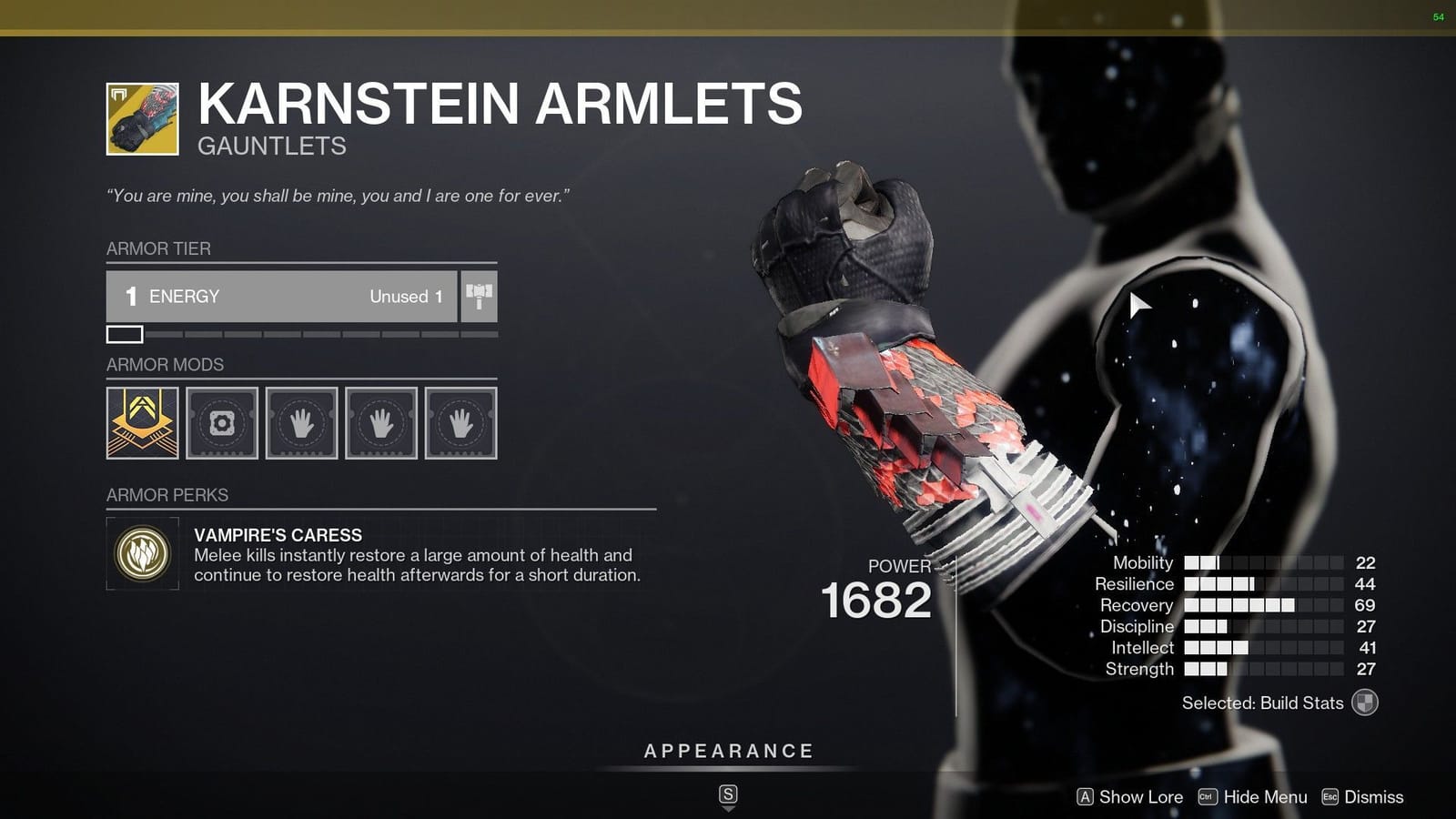Click the armor upgrade hammer icon
1456x819 pixels.
479,295
